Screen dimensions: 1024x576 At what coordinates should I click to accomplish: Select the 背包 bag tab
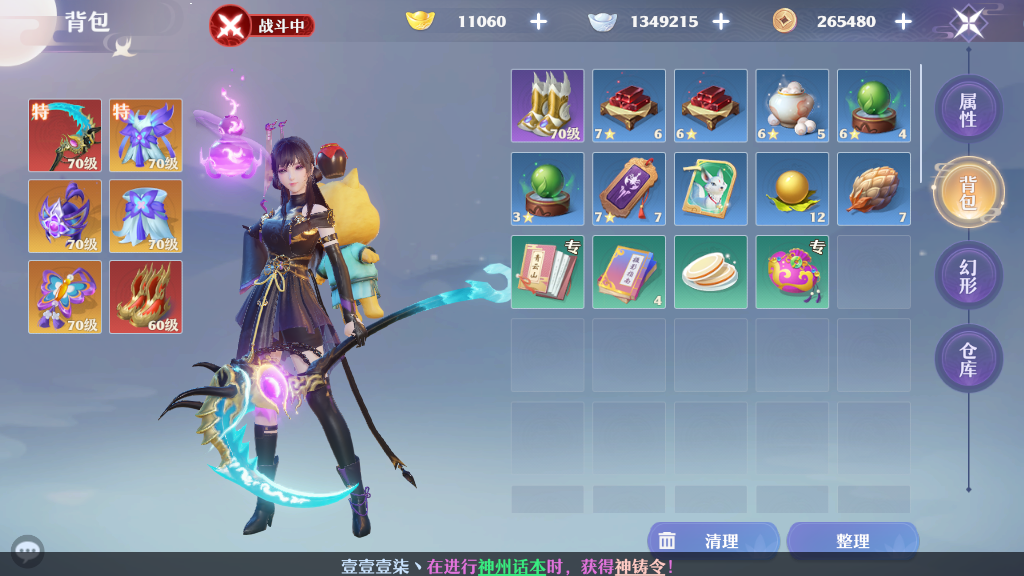[x=967, y=192]
